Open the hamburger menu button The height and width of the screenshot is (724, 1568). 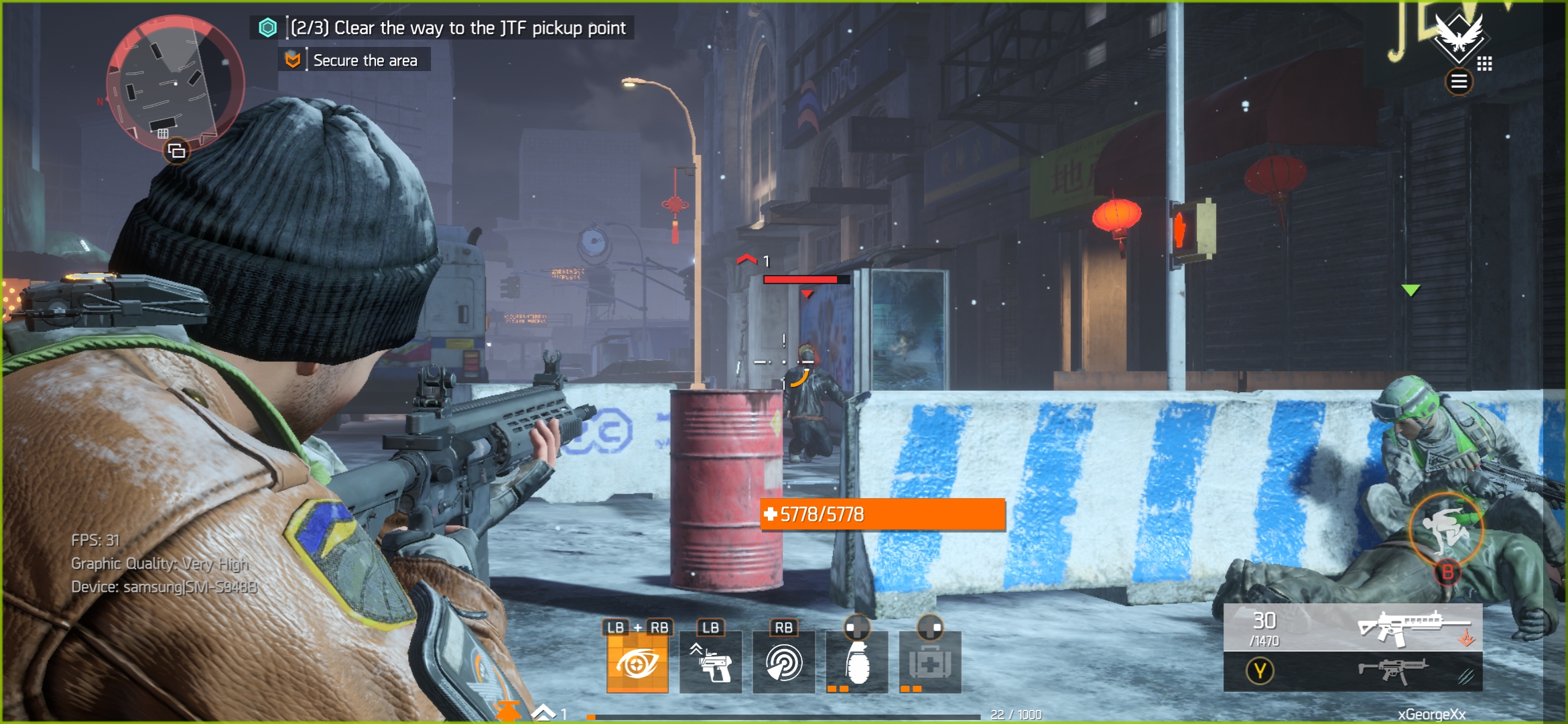pyautogui.click(x=1459, y=82)
